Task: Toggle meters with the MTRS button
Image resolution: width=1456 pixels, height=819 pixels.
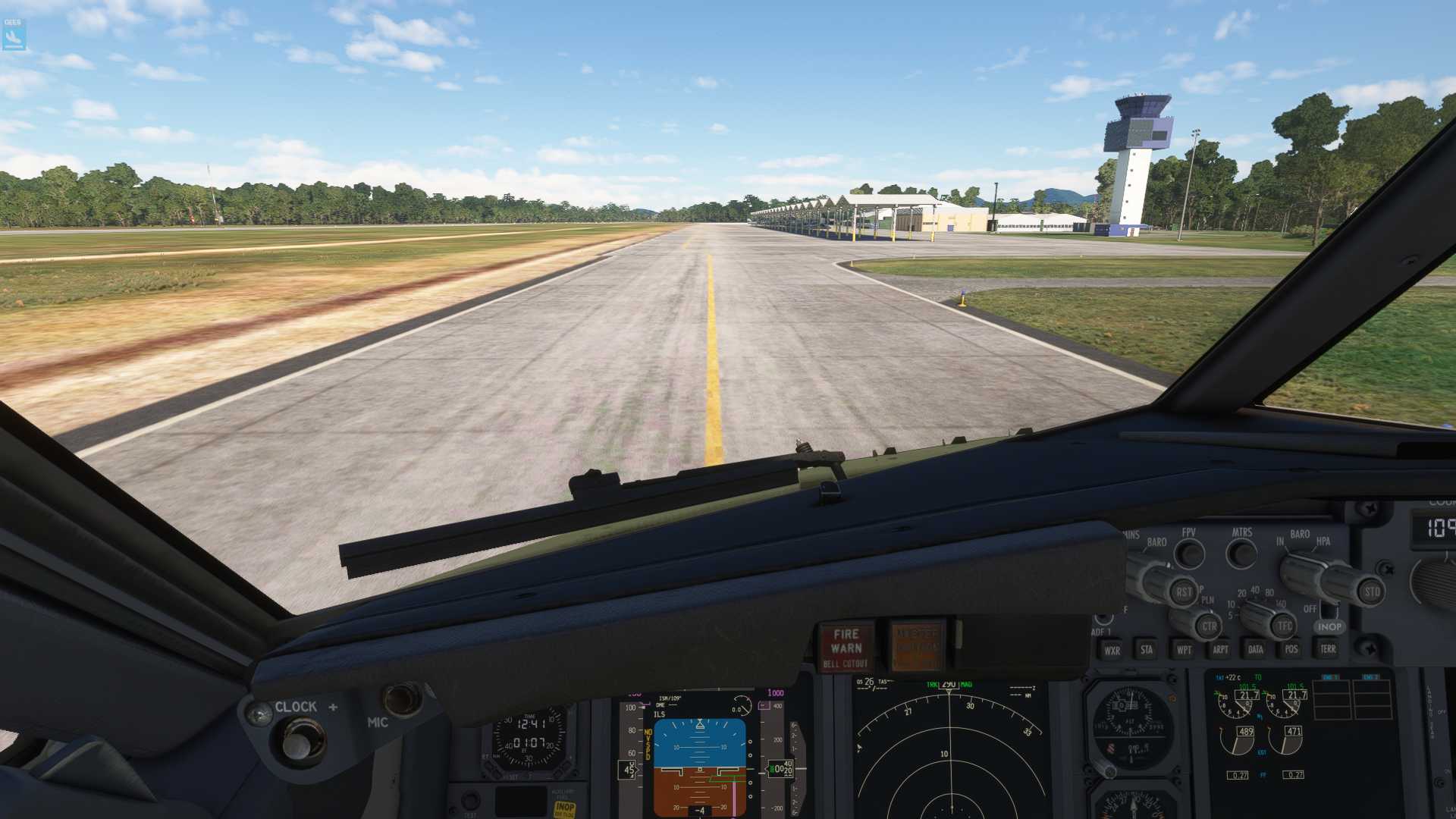Action: [x=1241, y=554]
